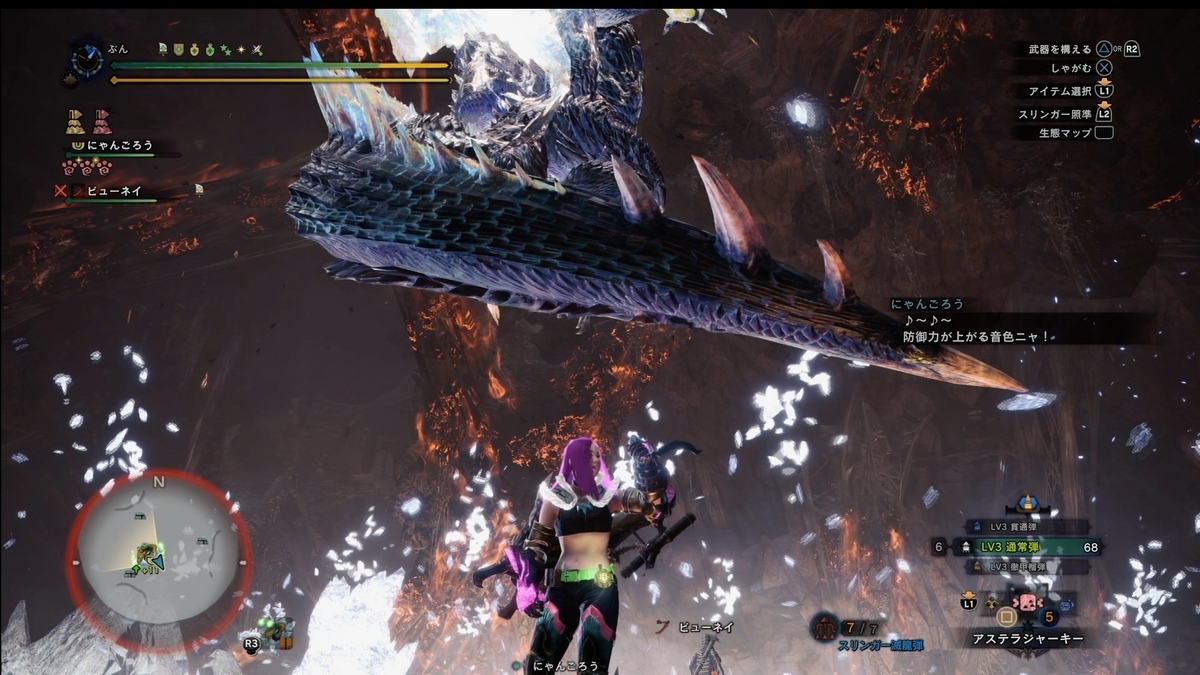Click the palico chat message 防御力が上がる音色ニャ
Viewport: 1200px width, 675px height.
click(x=973, y=337)
